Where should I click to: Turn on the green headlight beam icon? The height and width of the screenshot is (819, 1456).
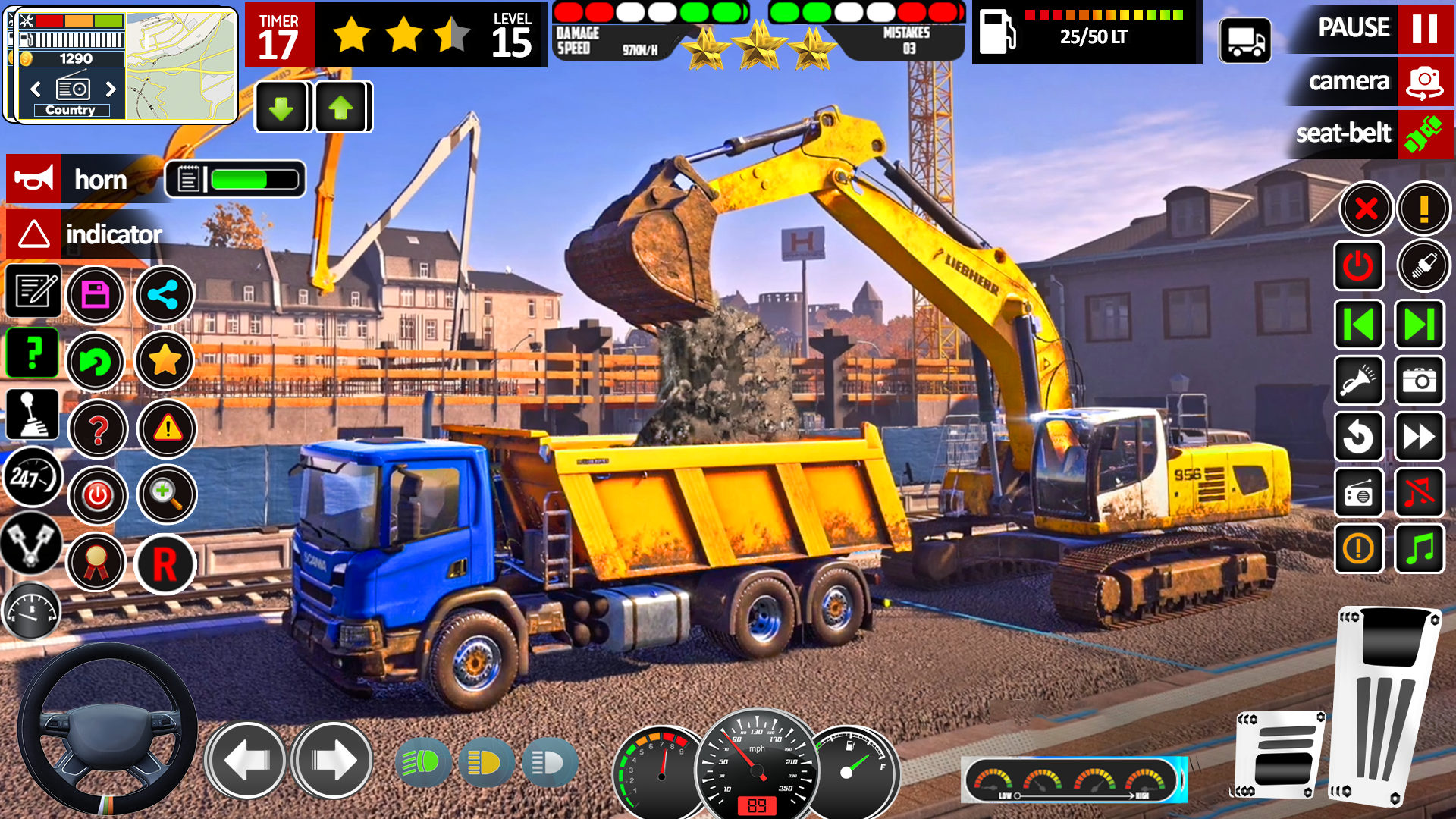422,762
